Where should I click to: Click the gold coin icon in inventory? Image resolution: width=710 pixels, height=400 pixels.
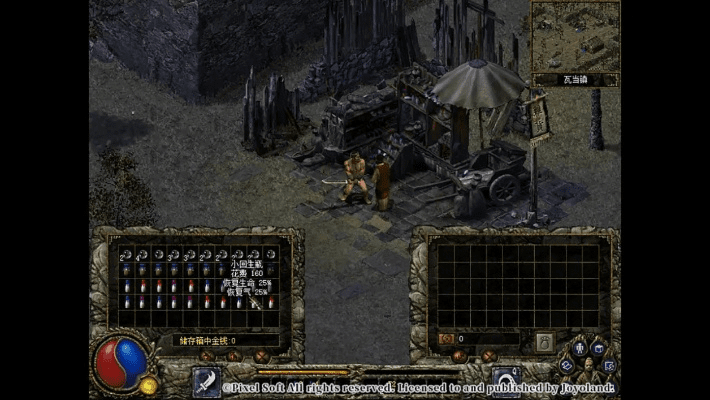[447, 339]
